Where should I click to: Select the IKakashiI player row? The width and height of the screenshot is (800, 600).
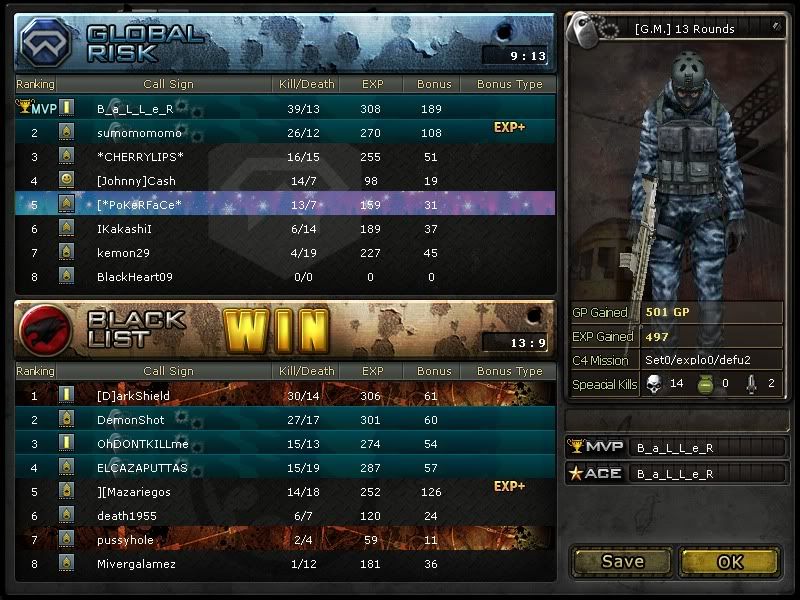point(284,228)
